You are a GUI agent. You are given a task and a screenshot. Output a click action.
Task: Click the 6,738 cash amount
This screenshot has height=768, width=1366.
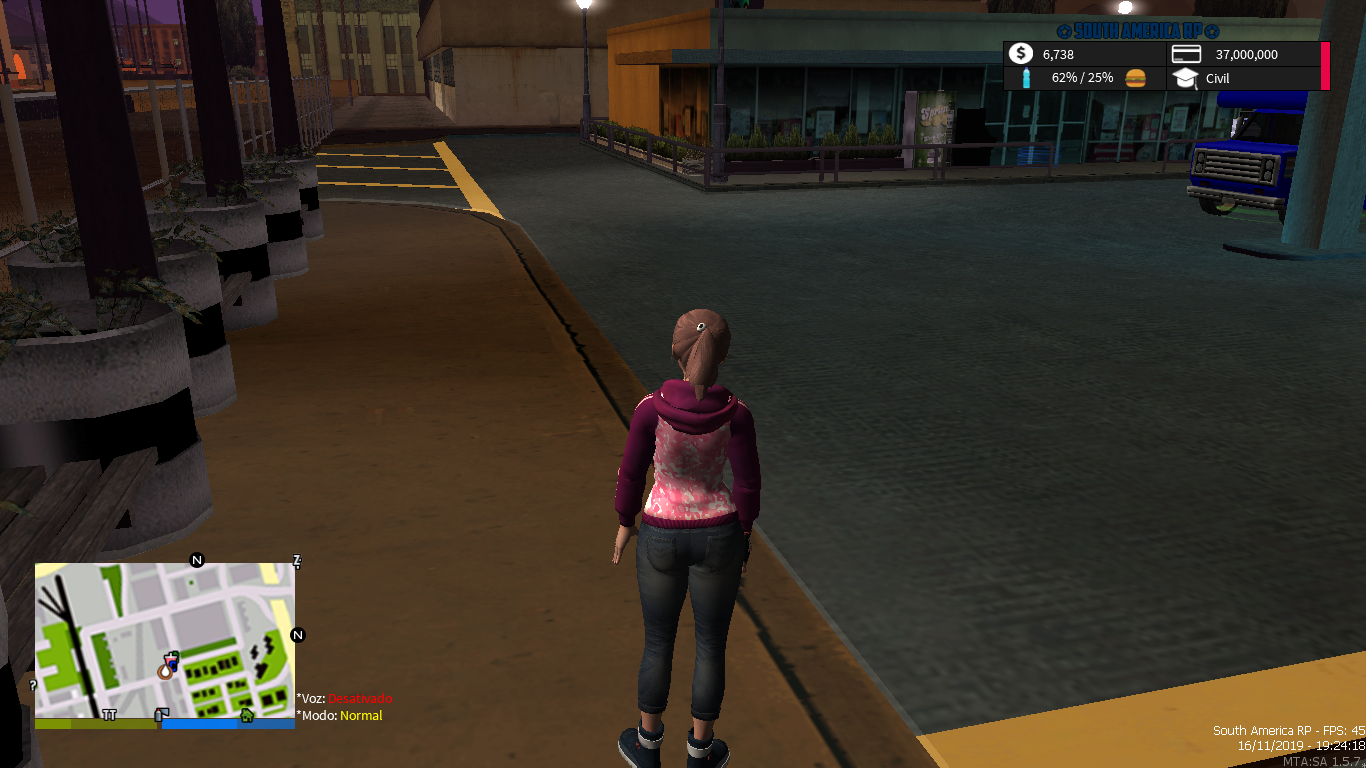[1058, 54]
